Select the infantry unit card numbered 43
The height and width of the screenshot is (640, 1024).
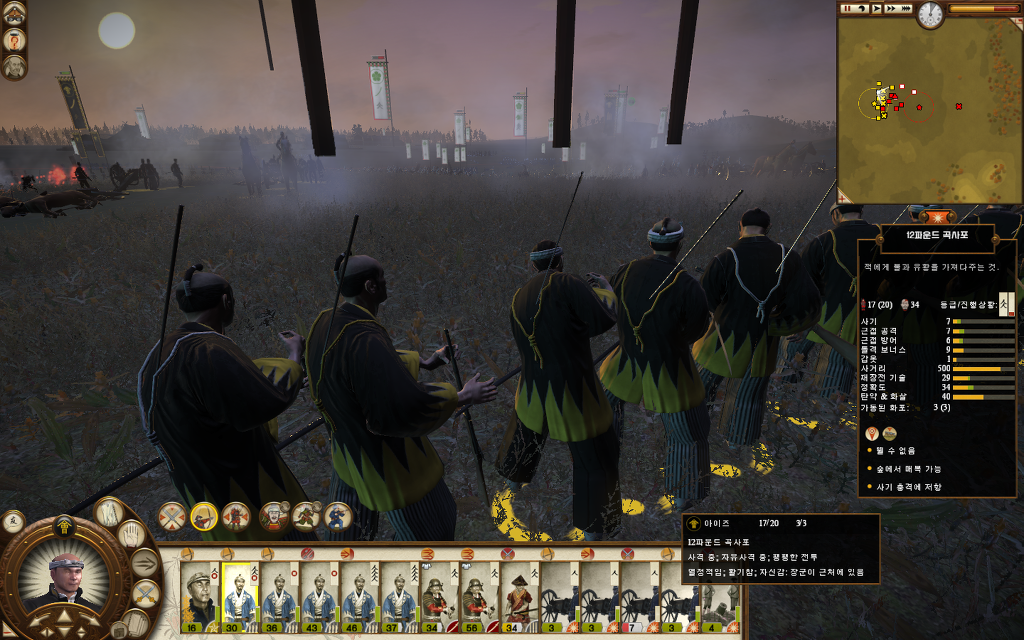pyautogui.click(x=318, y=597)
